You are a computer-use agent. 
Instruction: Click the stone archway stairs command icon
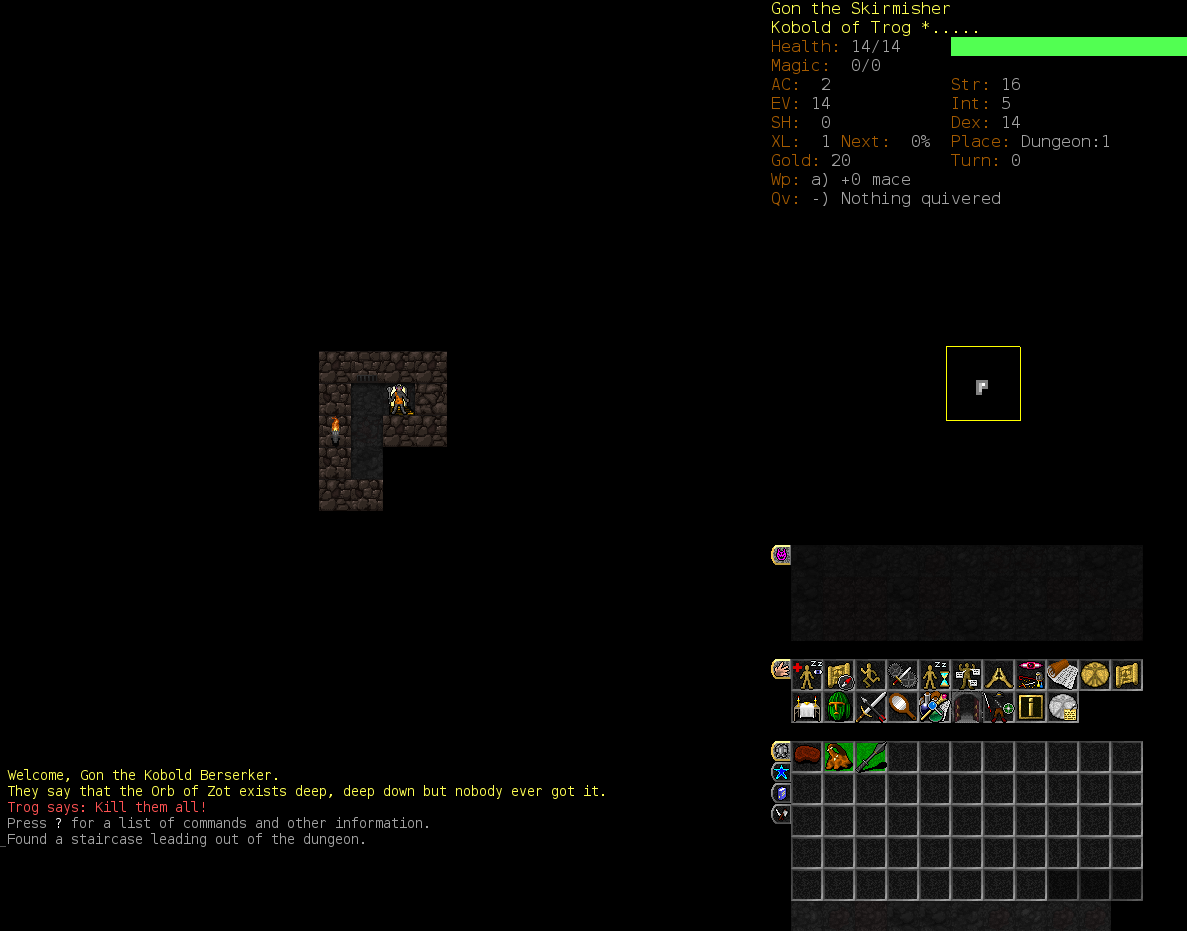(x=967, y=708)
